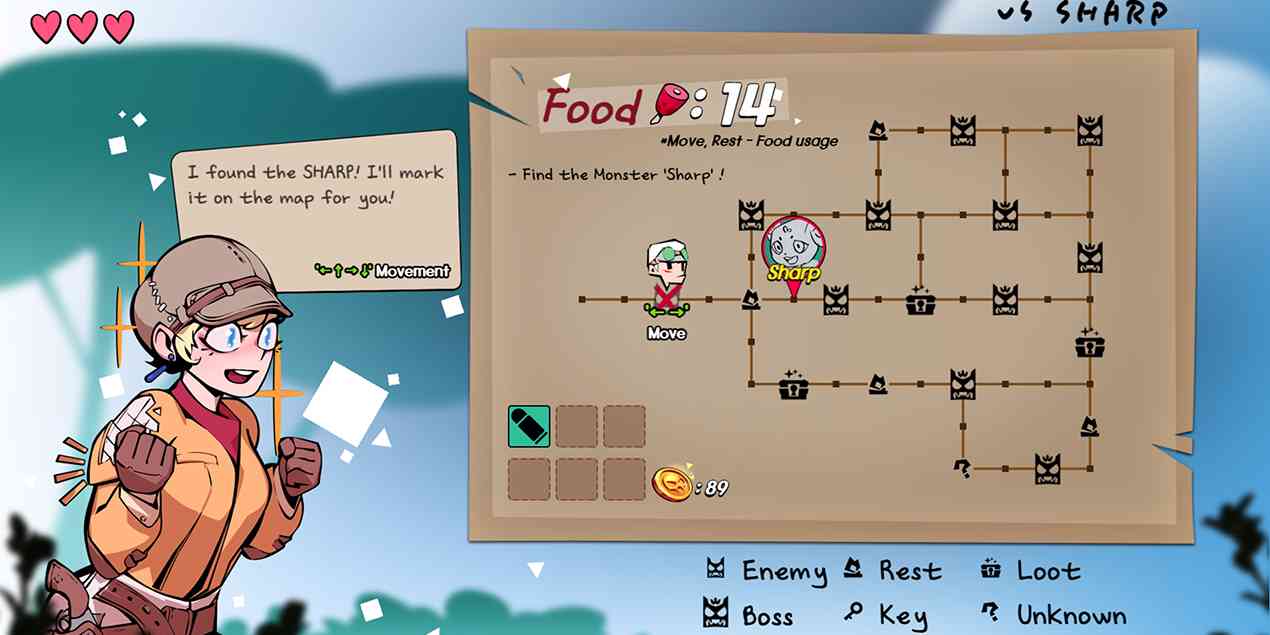The width and height of the screenshot is (1270, 635).
Task: Select the Boss legend entry
Action: (x=748, y=615)
